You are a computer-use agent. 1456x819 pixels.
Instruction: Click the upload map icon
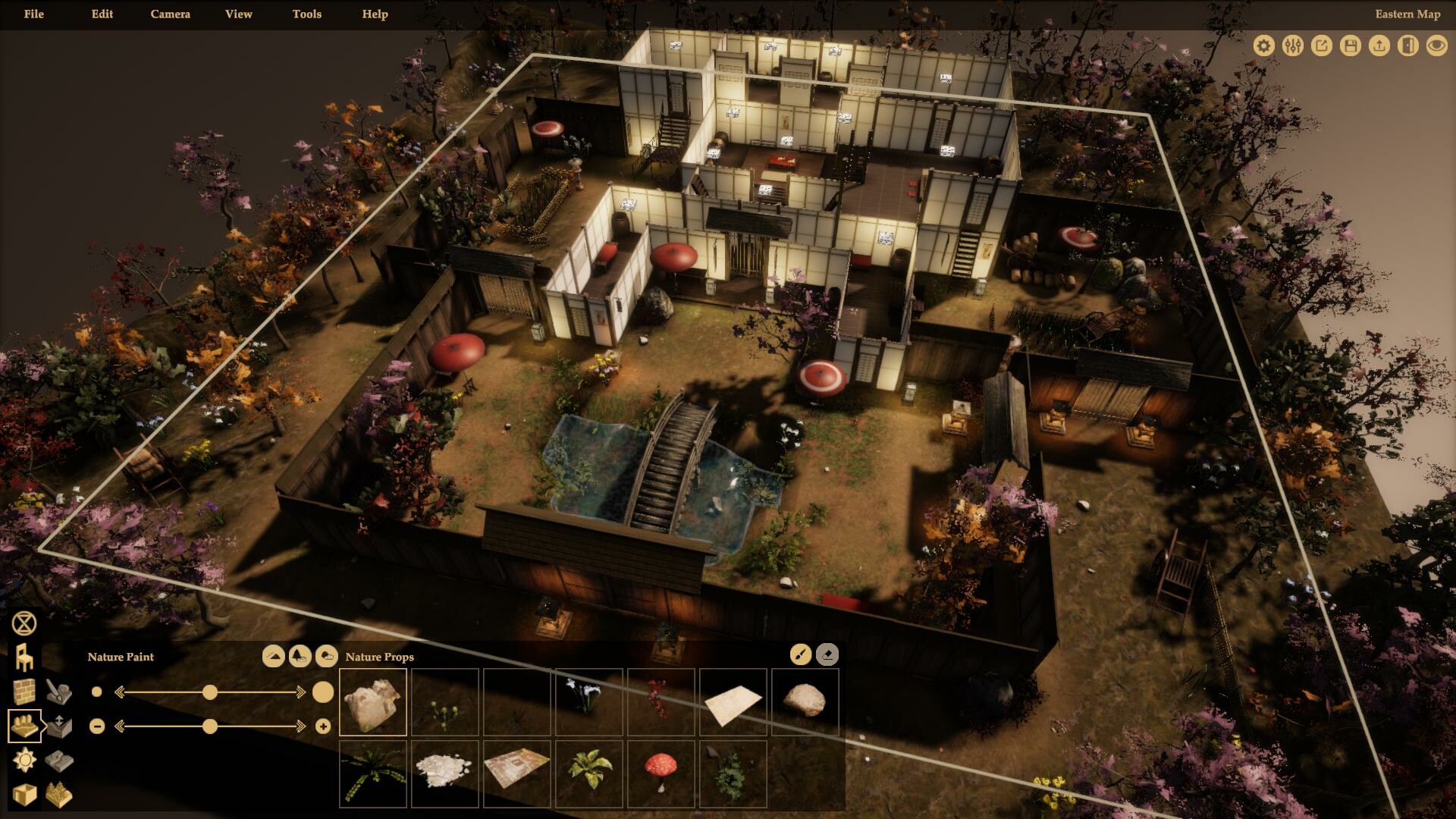point(1379,45)
